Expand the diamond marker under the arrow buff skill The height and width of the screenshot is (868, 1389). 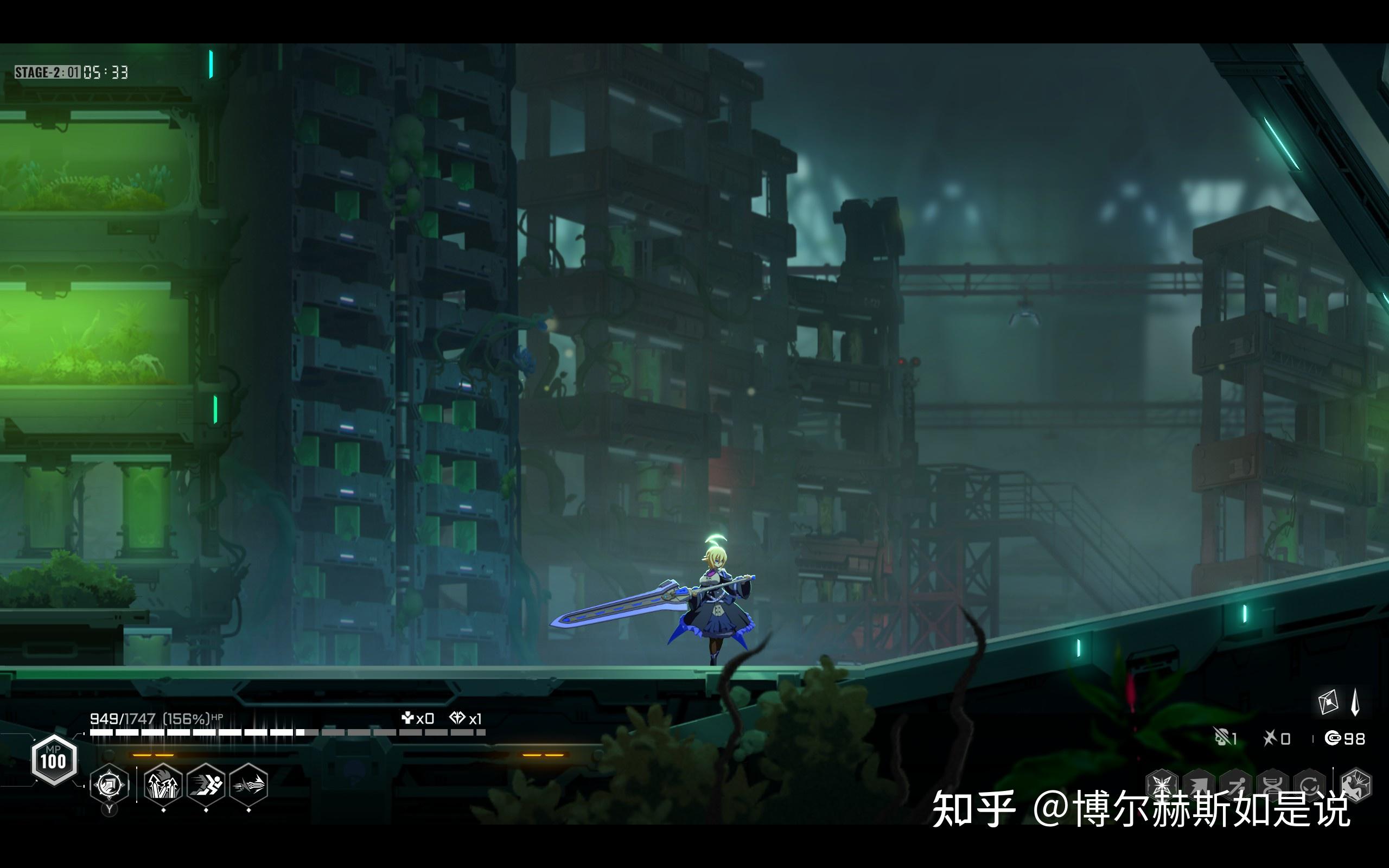click(163, 812)
